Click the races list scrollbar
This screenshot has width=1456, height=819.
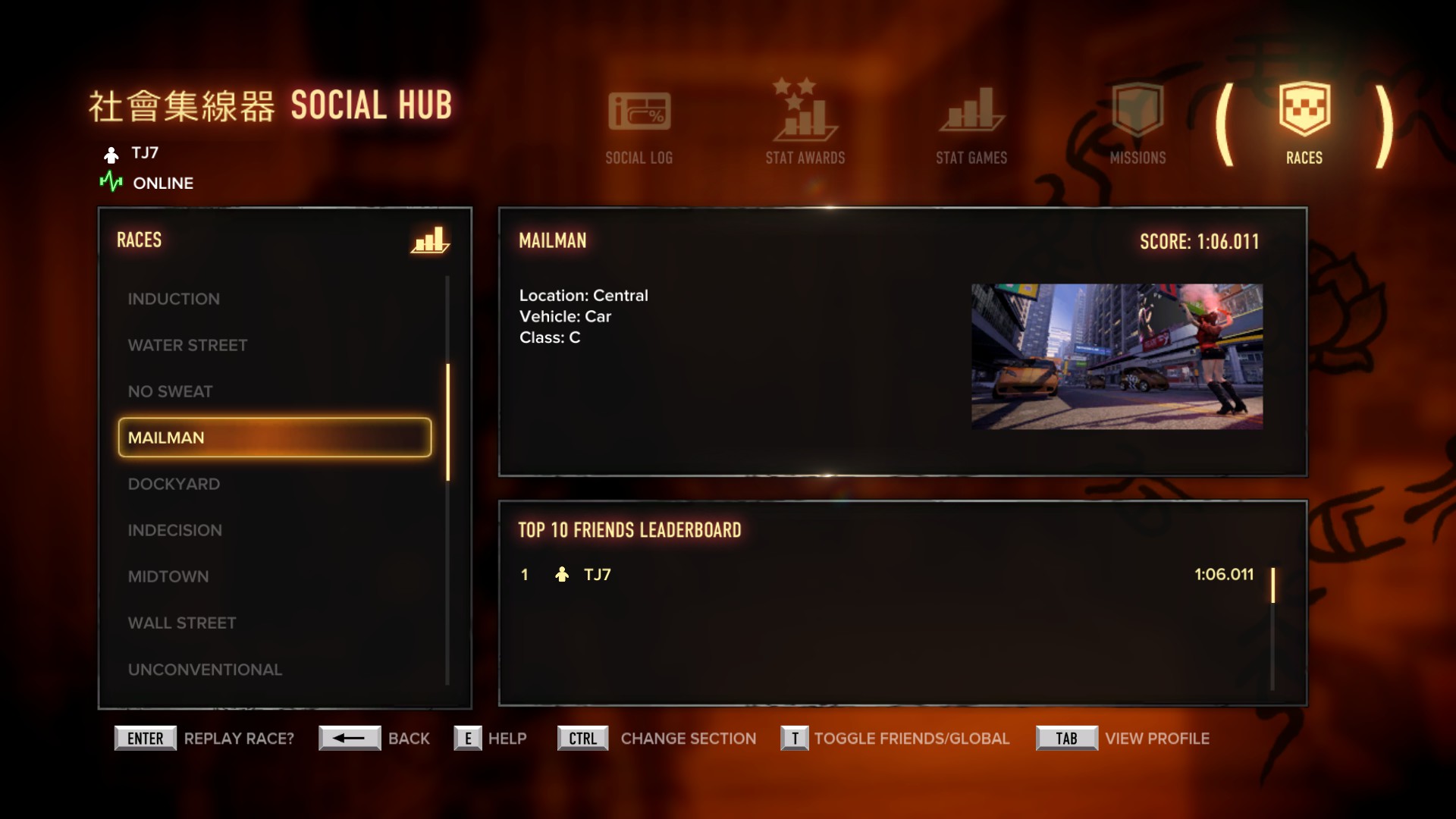tap(448, 422)
